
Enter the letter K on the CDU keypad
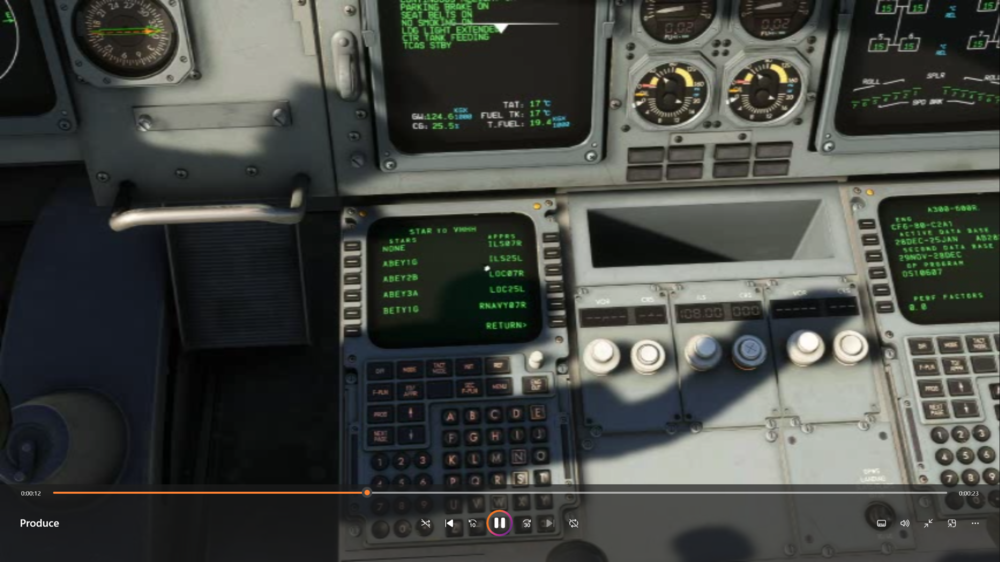[451, 459]
